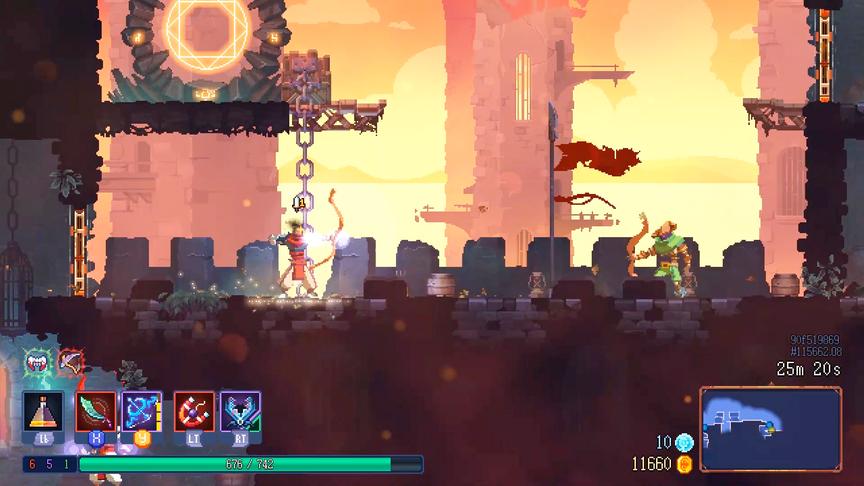
Task: Open the minimap
Action: coord(770,429)
